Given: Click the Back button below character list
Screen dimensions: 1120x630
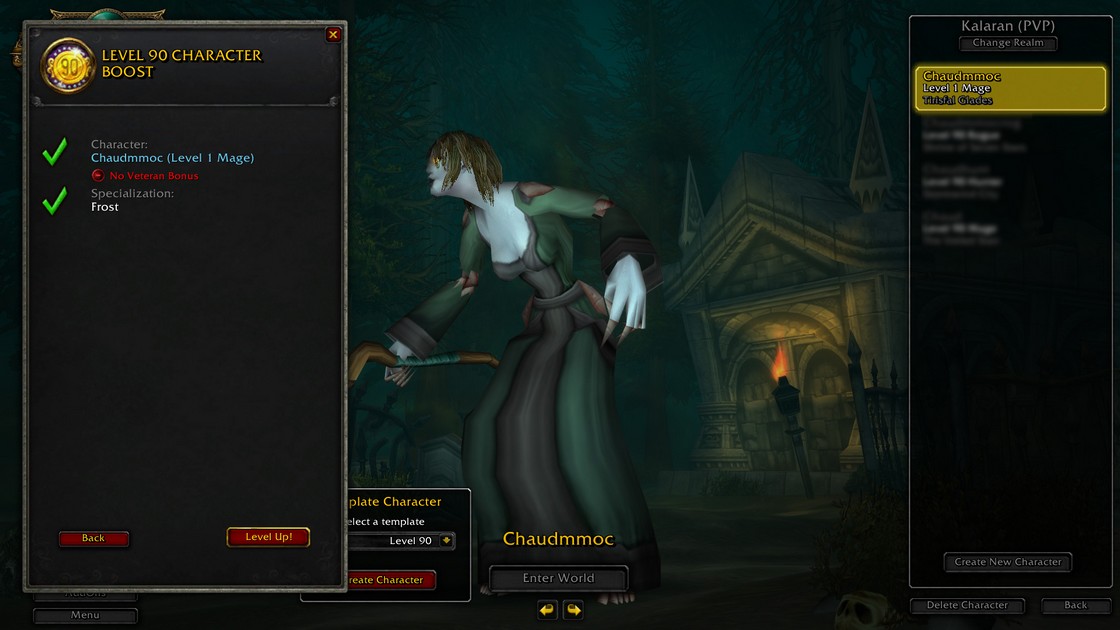Looking at the screenshot, I should [1075, 605].
